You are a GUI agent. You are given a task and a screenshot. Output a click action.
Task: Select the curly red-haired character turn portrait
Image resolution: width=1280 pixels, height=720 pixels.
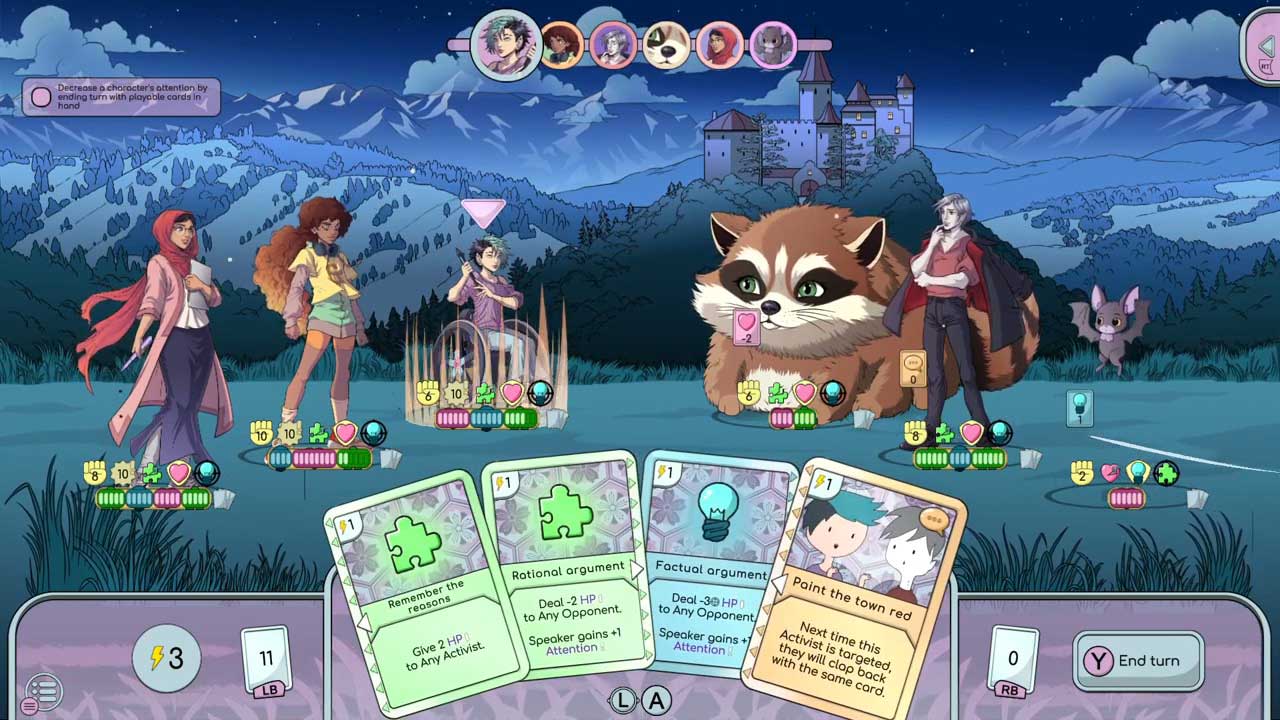pos(562,46)
